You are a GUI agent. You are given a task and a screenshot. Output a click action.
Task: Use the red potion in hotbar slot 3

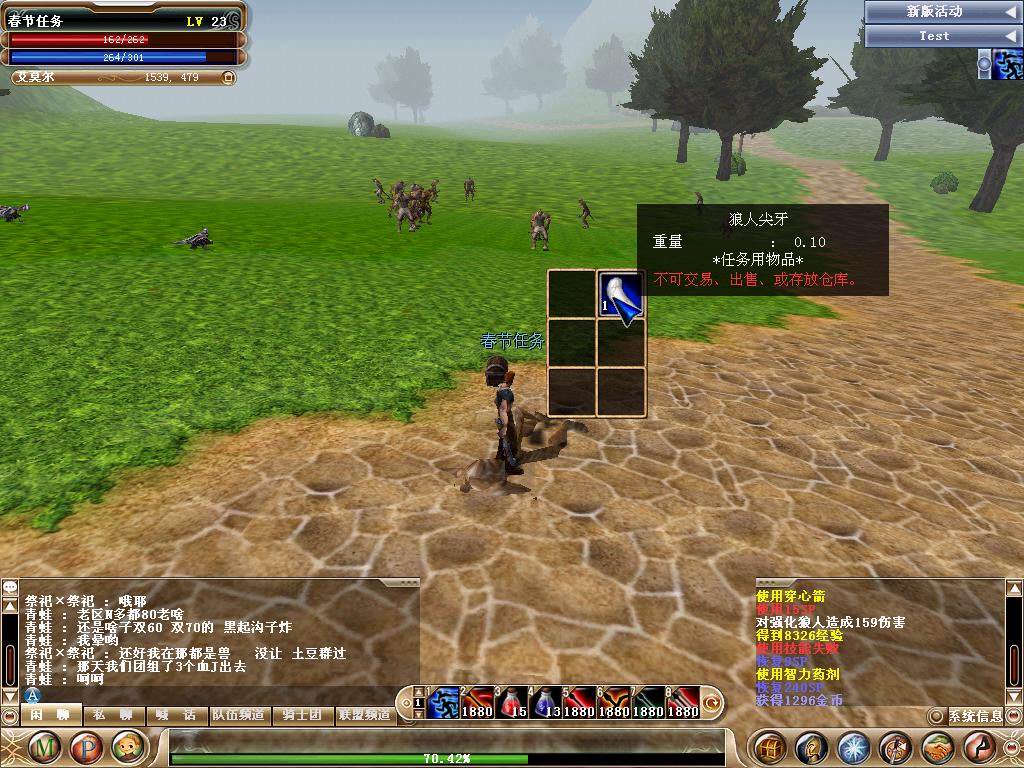(511, 703)
